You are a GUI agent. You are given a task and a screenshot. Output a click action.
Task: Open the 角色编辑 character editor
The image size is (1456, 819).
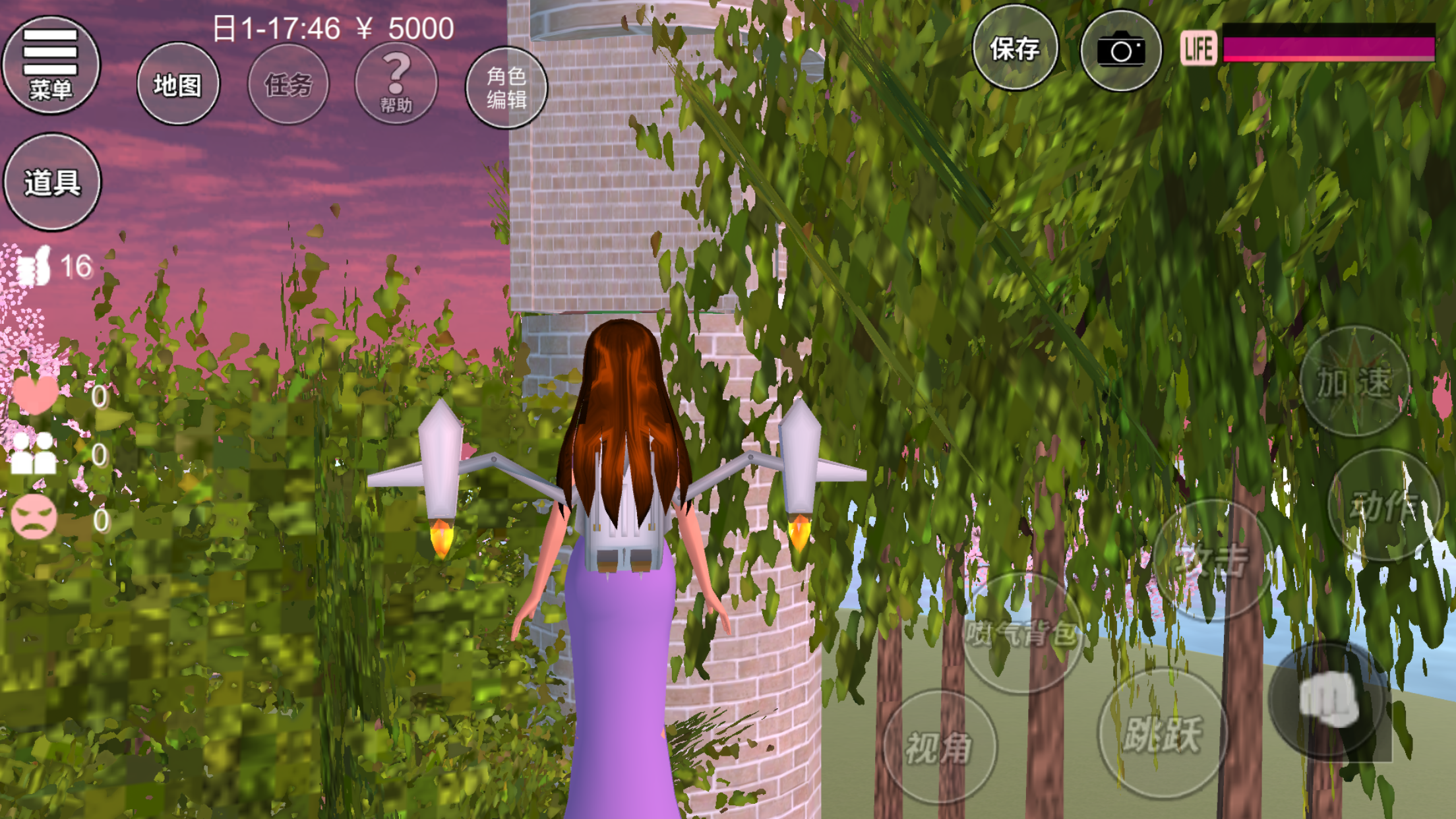(506, 88)
